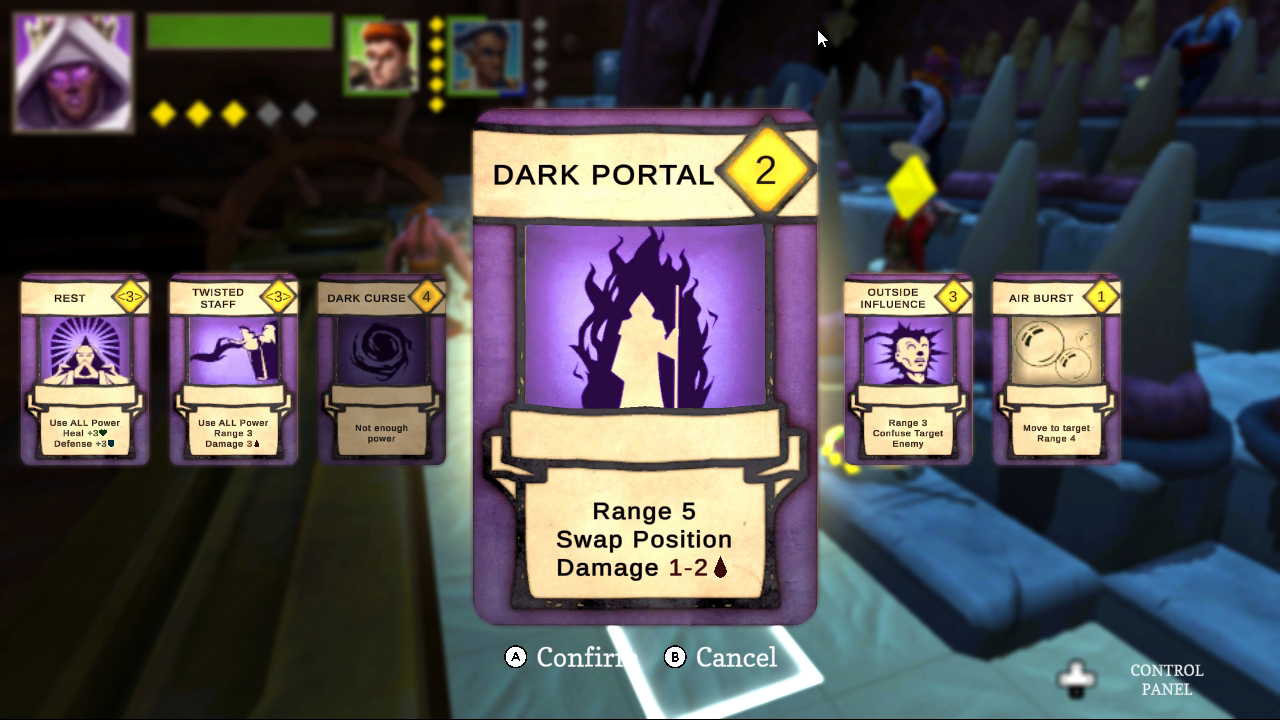This screenshot has width=1280, height=720.
Task: Select the Twisted Staff card
Action: click(x=233, y=370)
